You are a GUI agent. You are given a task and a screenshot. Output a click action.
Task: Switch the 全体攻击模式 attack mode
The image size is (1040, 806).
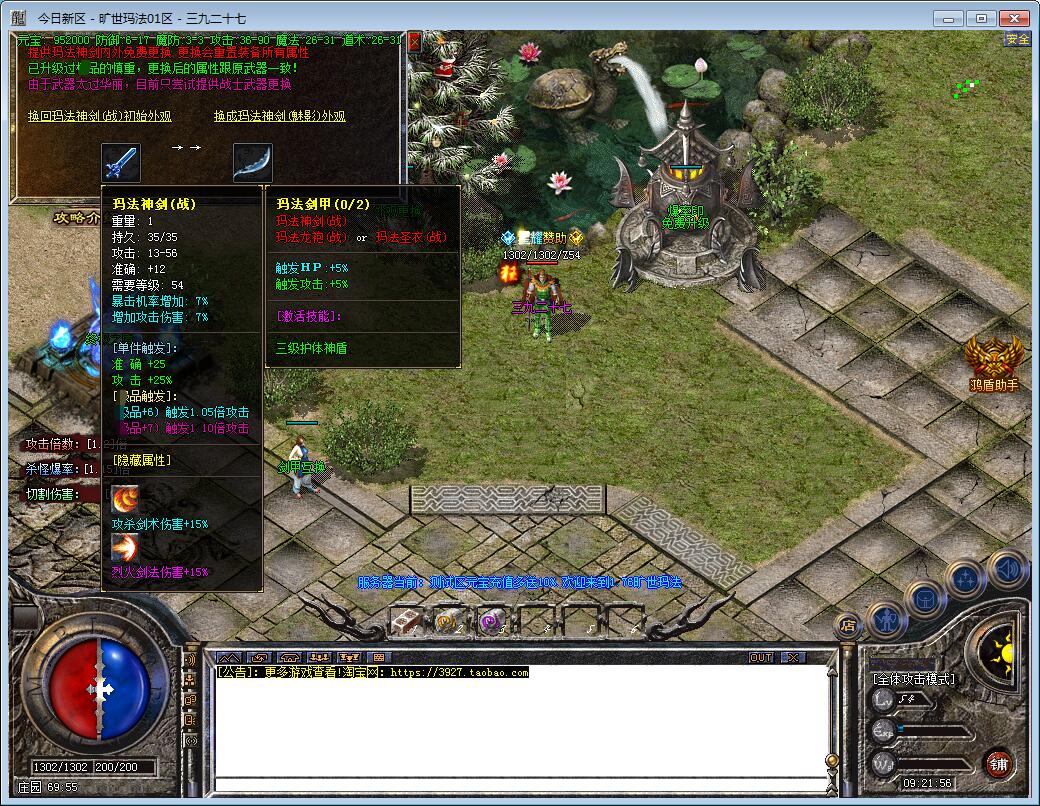point(913,679)
